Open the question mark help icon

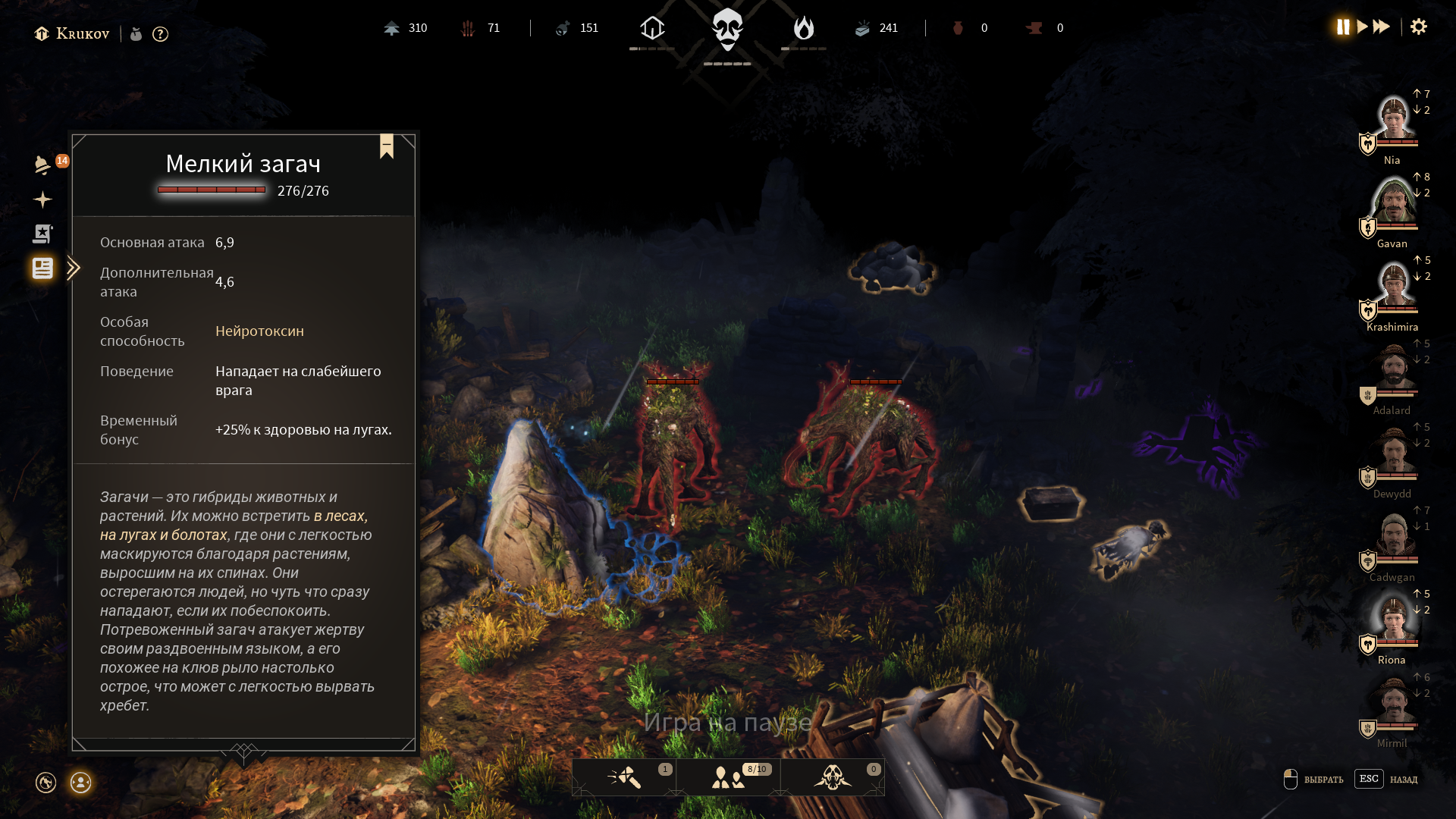pyautogui.click(x=160, y=34)
